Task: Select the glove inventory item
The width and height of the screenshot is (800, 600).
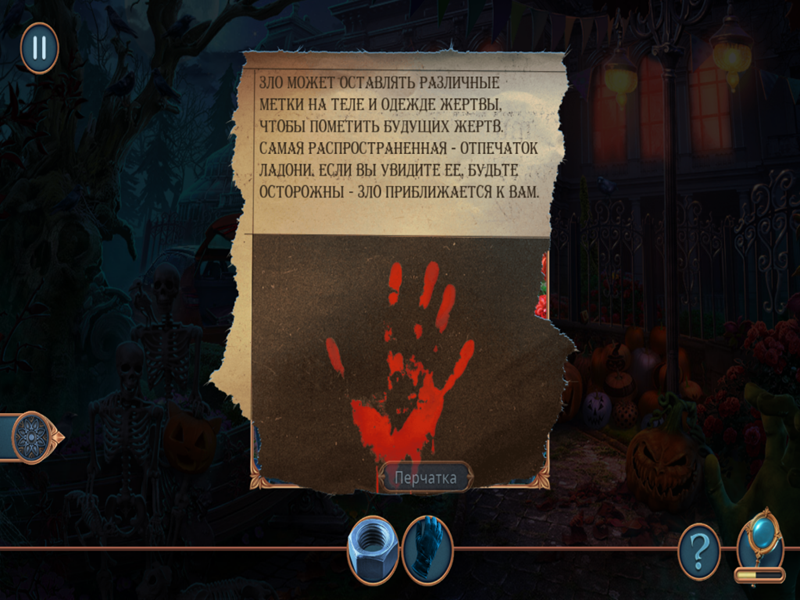Action: (x=428, y=550)
